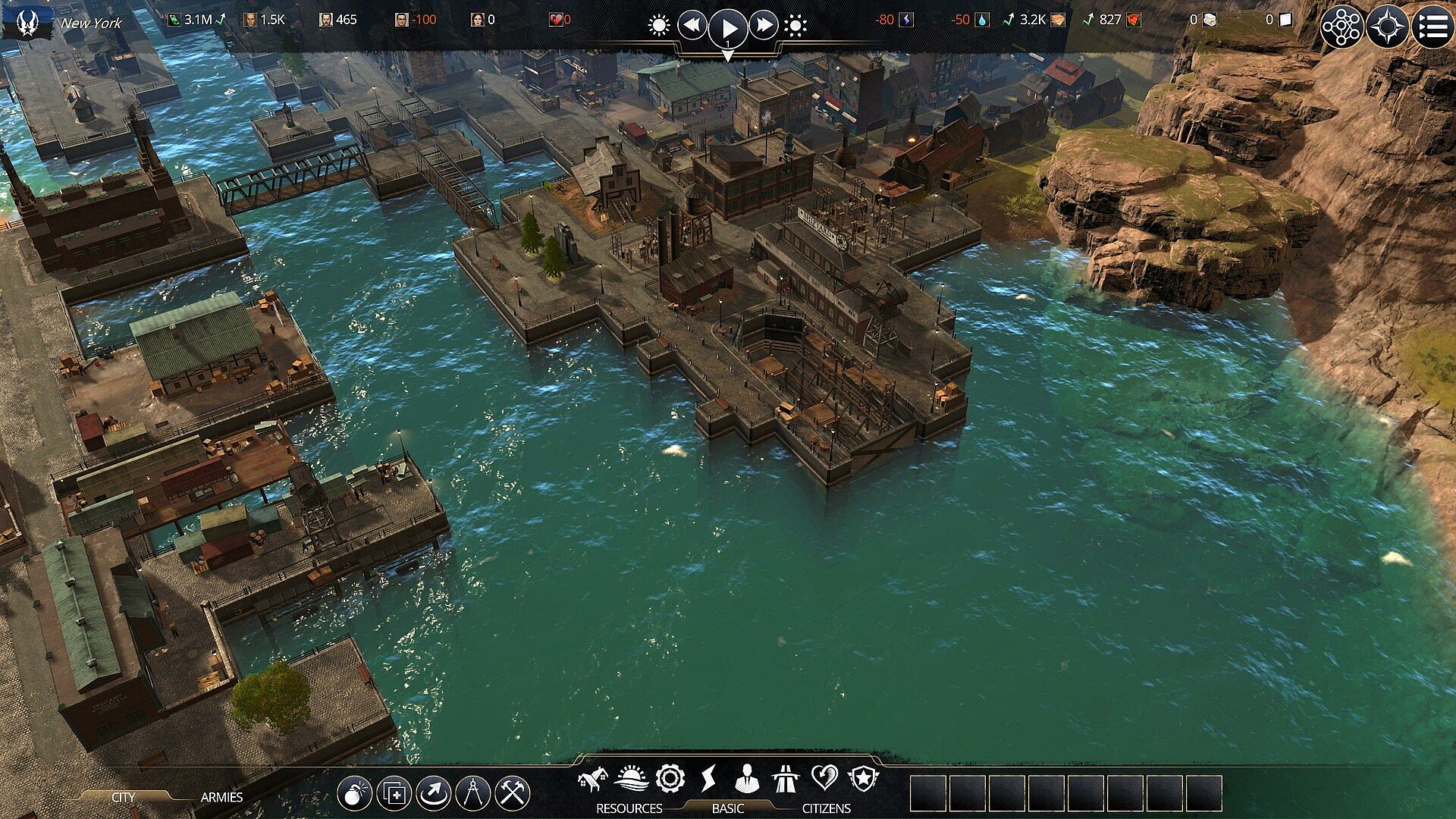Viewport: 1456px width, 819px height.
Task: Select the gear industry category
Action: [x=670, y=779]
